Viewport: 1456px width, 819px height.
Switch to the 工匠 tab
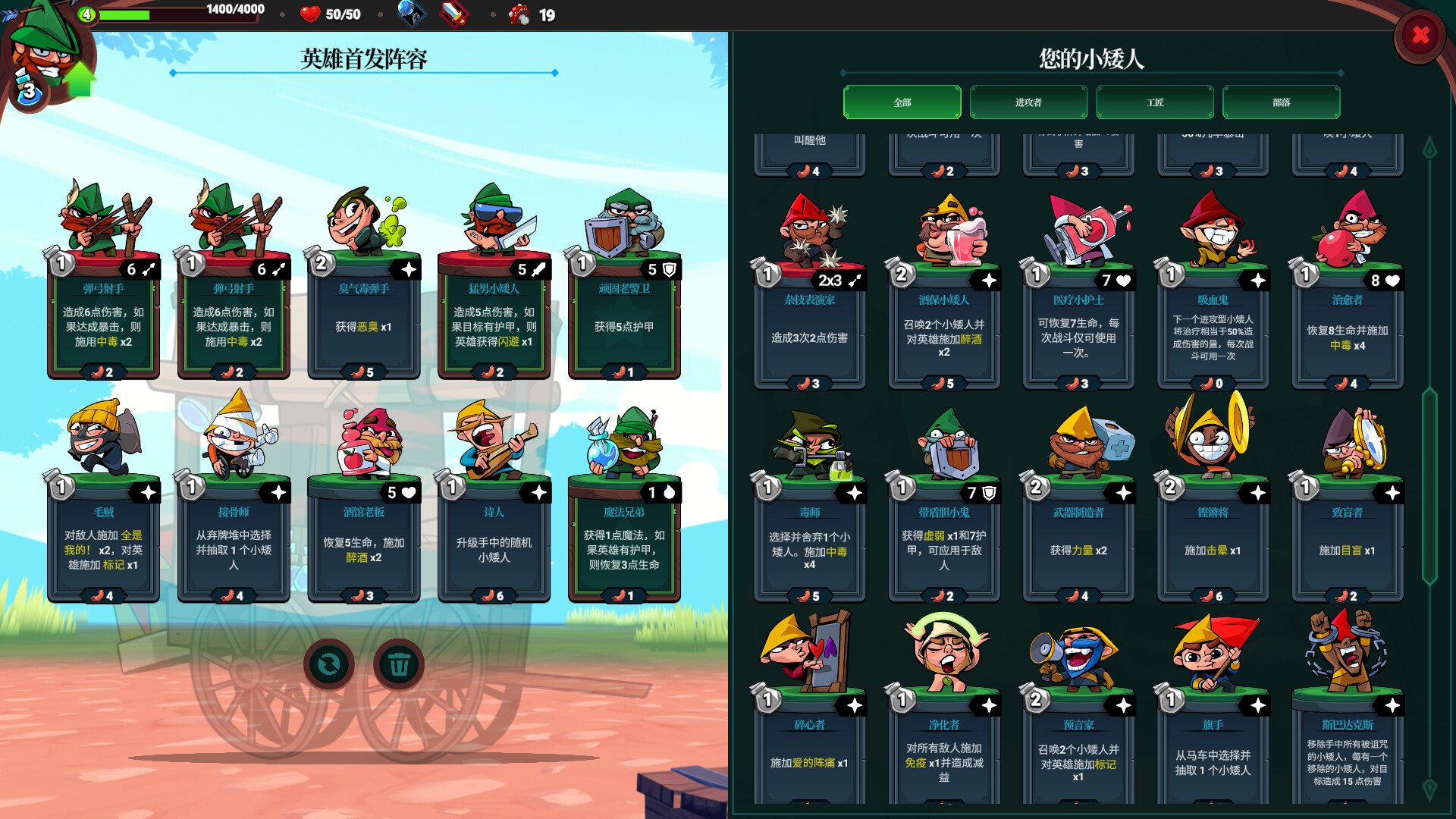point(1154,101)
